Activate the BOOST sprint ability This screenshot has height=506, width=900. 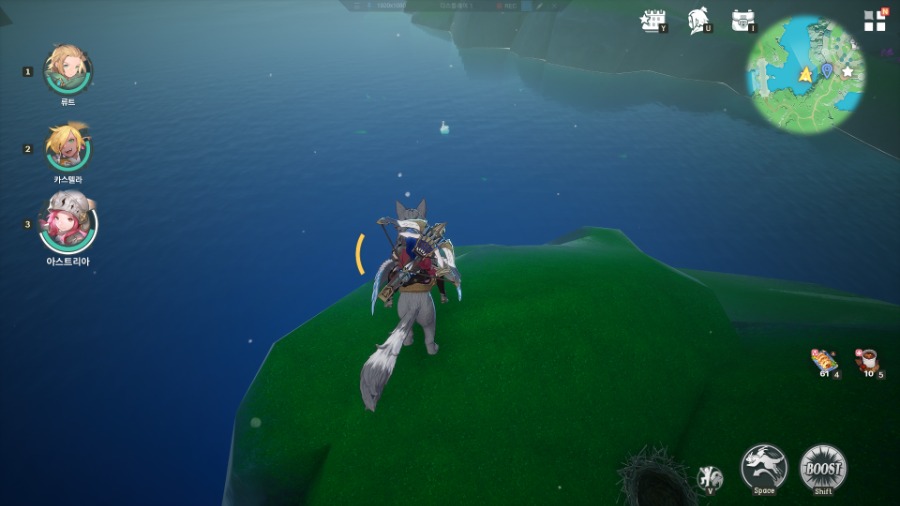[823, 467]
